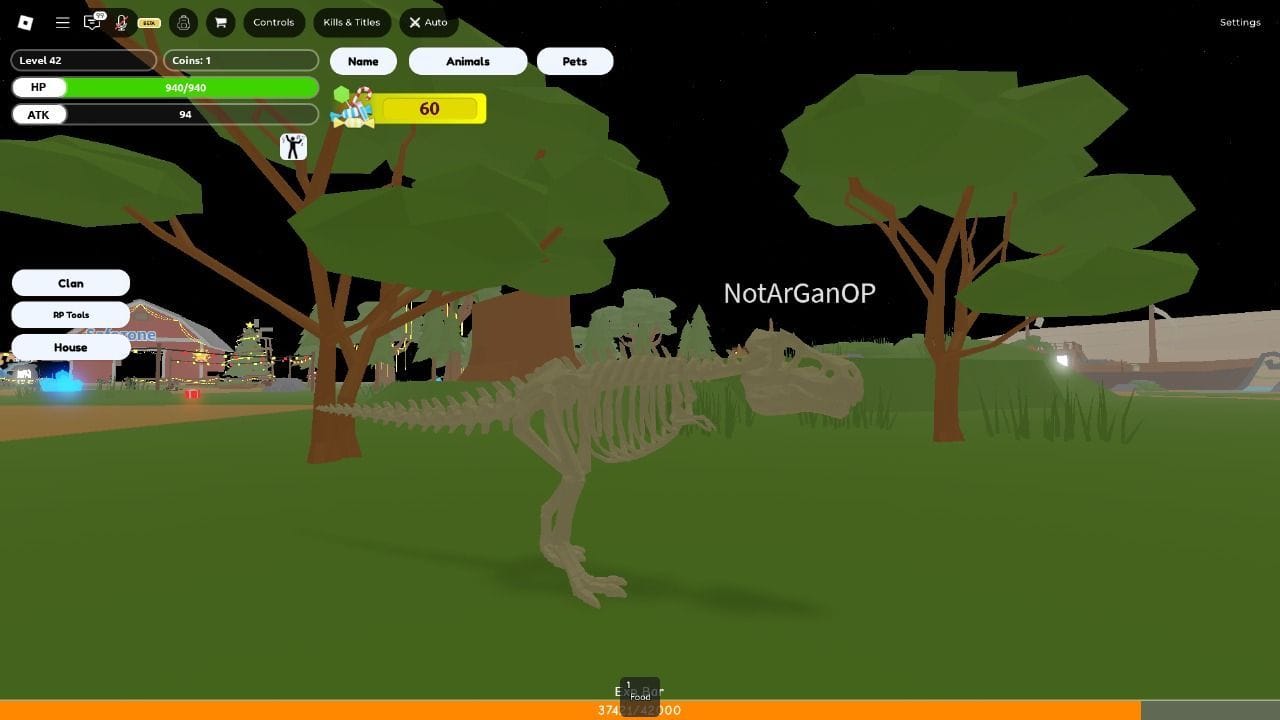
Task: Open the emotes figure icon below ATK
Action: (x=294, y=147)
